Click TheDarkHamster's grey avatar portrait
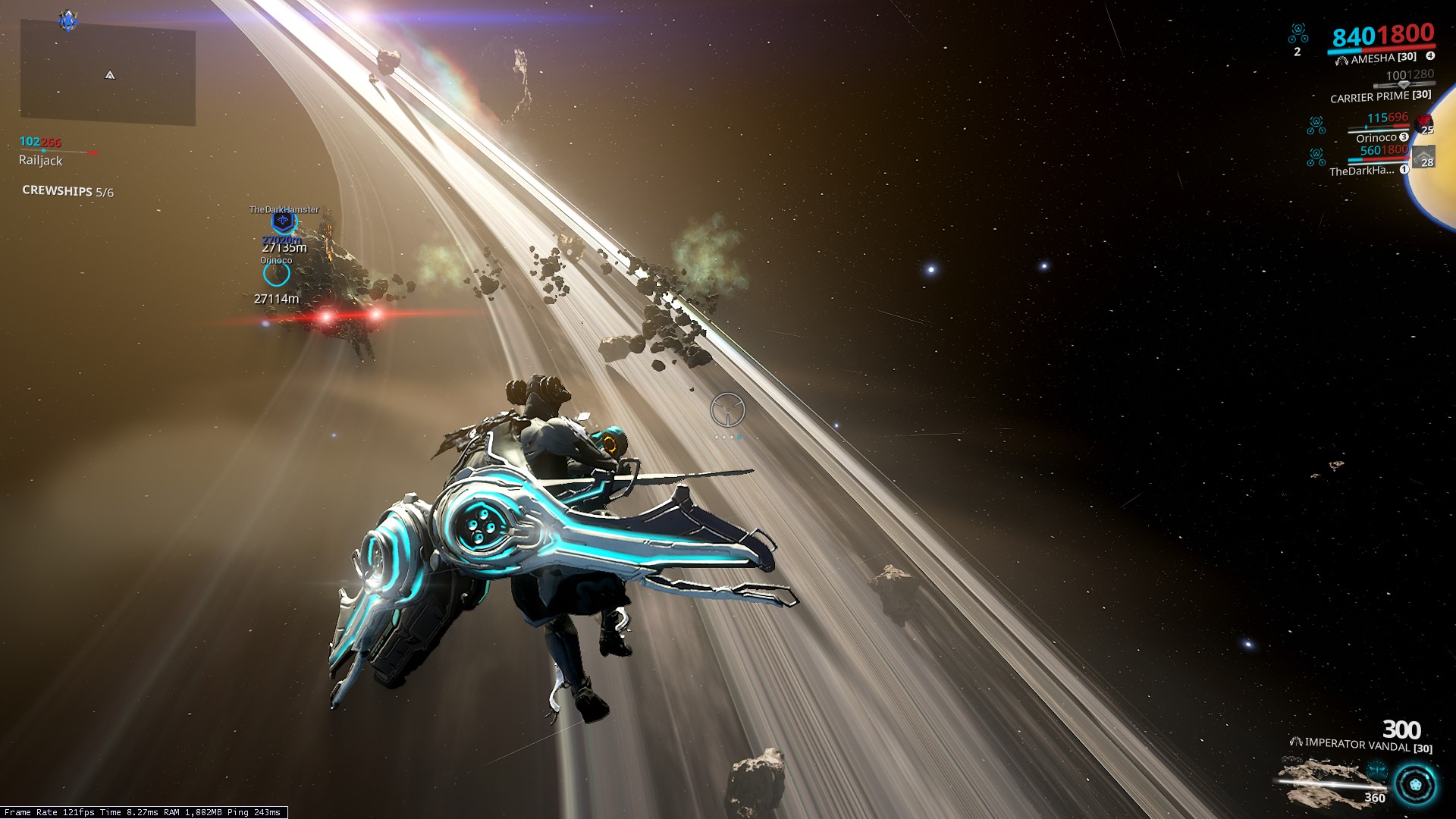This screenshot has width=1456, height=819. [1423, 156]
